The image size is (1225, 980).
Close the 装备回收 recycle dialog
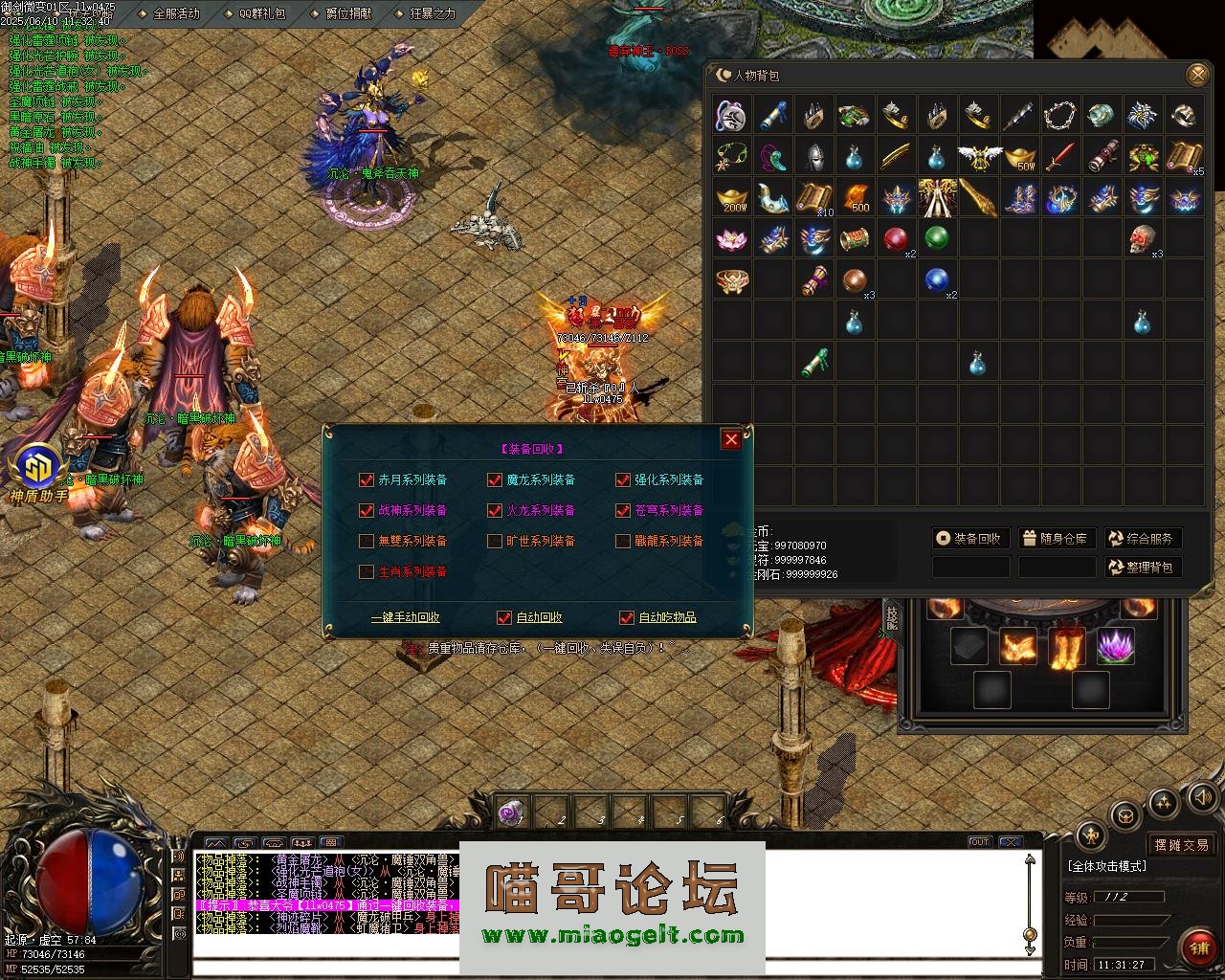click(x=731, y=439)
